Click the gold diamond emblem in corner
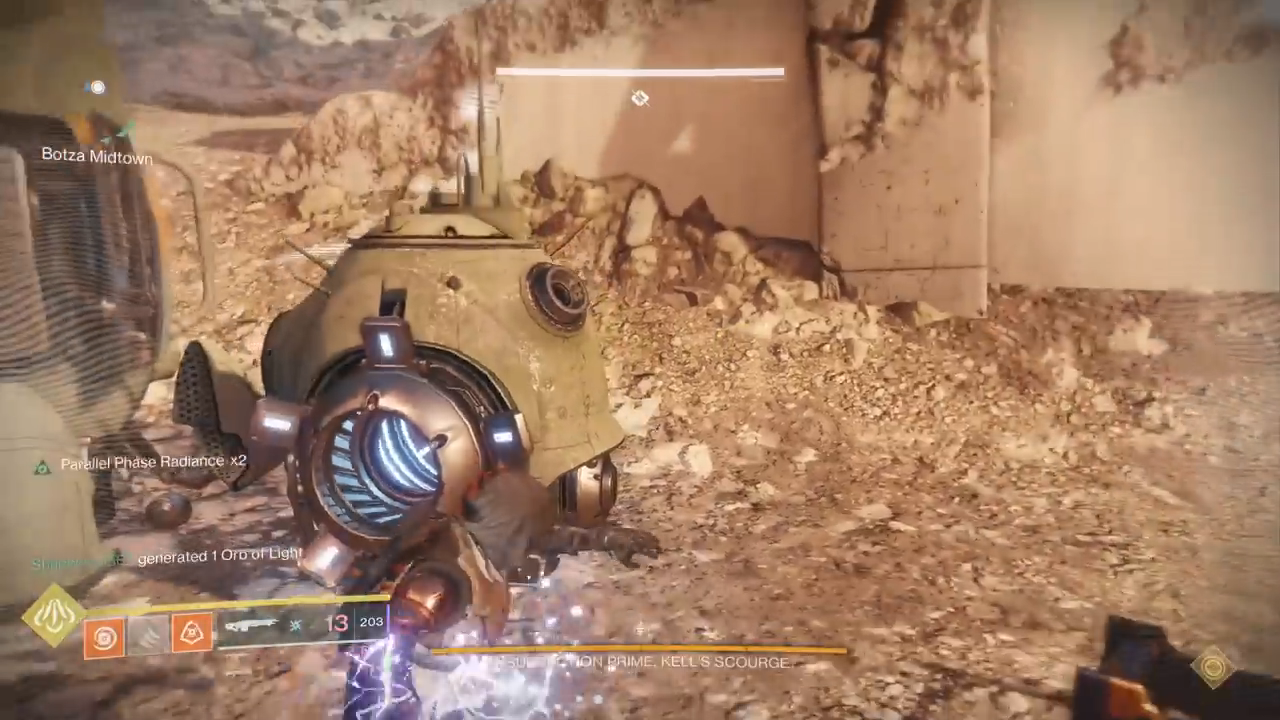This screenshot has height=720, width=1280. click(x=1213, y=666)
